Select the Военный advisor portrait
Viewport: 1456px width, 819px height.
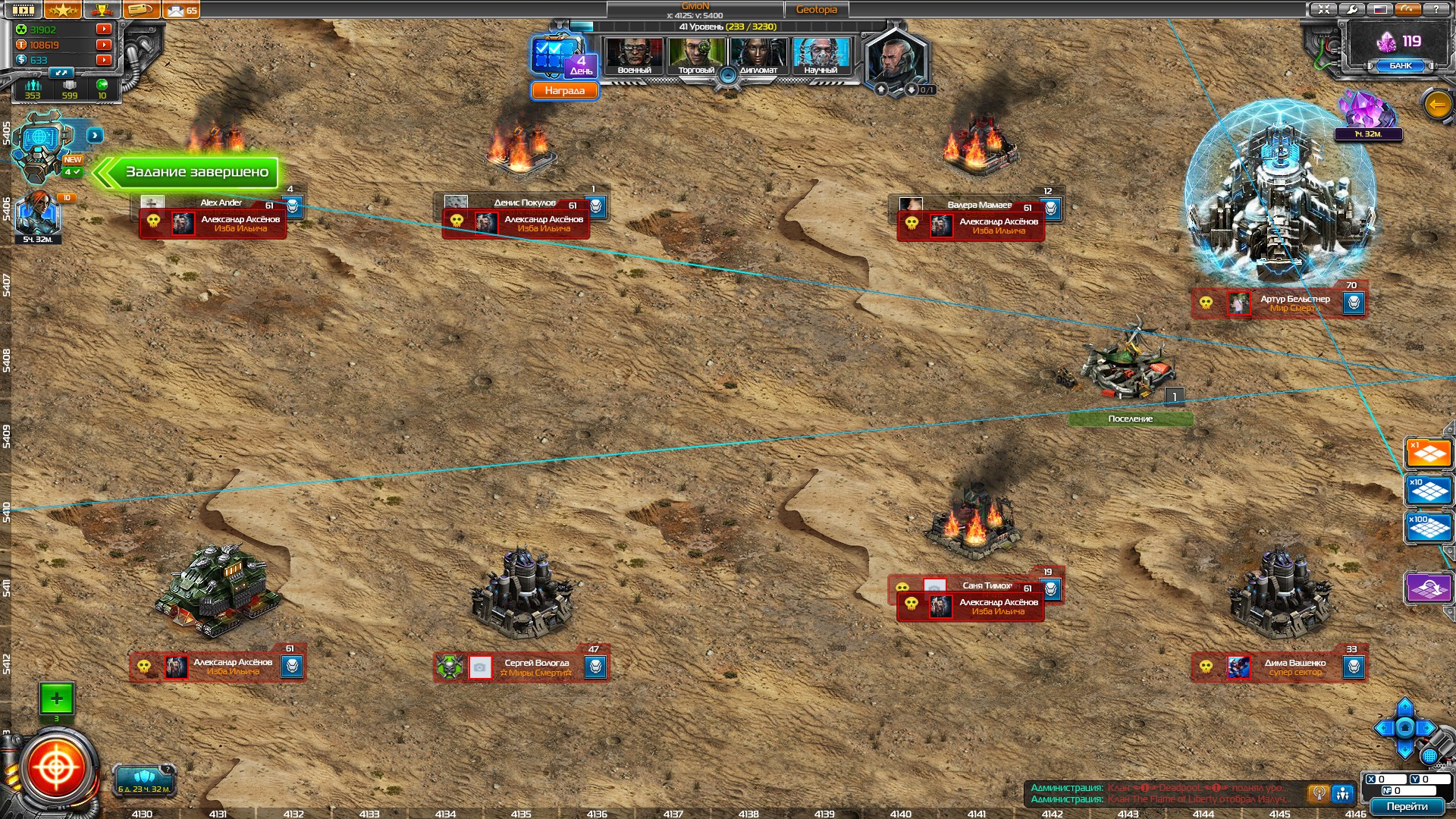634,57
